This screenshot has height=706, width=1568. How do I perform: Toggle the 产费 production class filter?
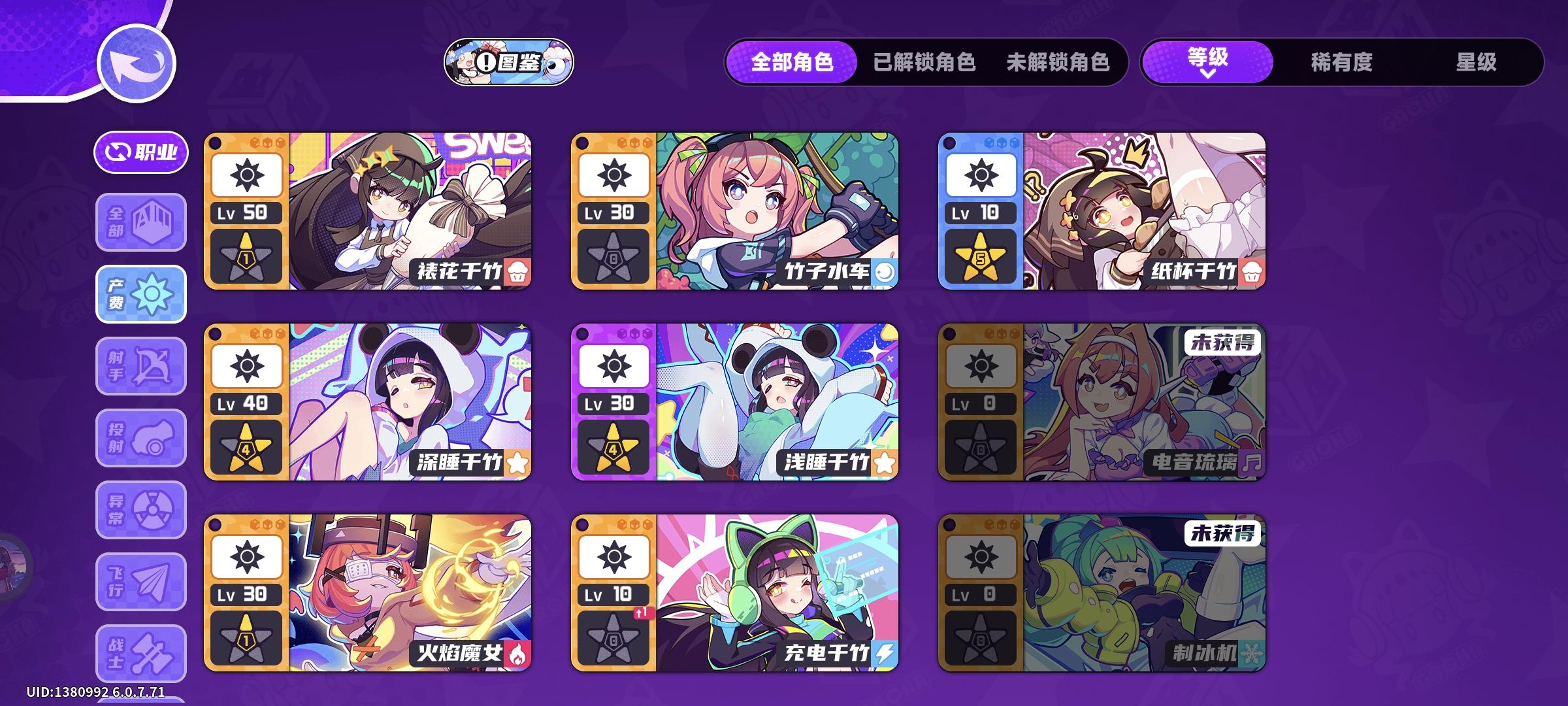[x=140, y=295]
